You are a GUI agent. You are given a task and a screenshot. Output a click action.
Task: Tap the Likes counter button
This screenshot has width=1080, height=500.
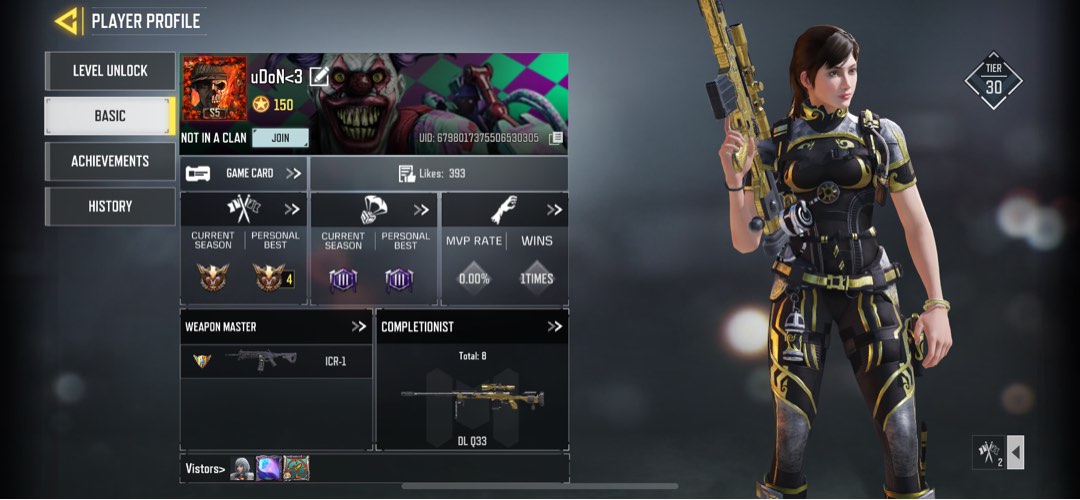tap(438, 173)
